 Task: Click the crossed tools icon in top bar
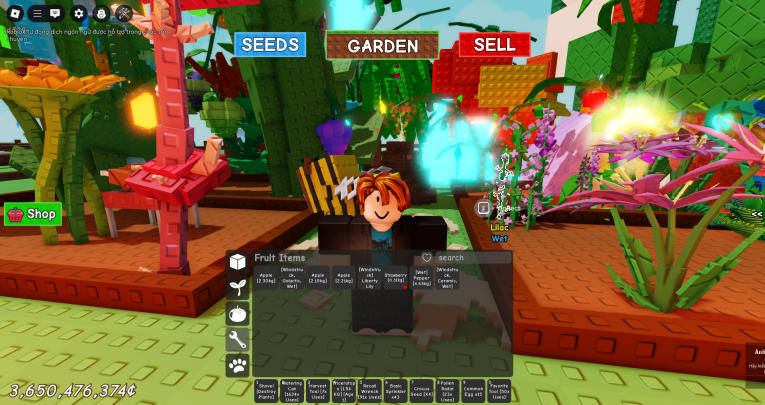point(123,13)
